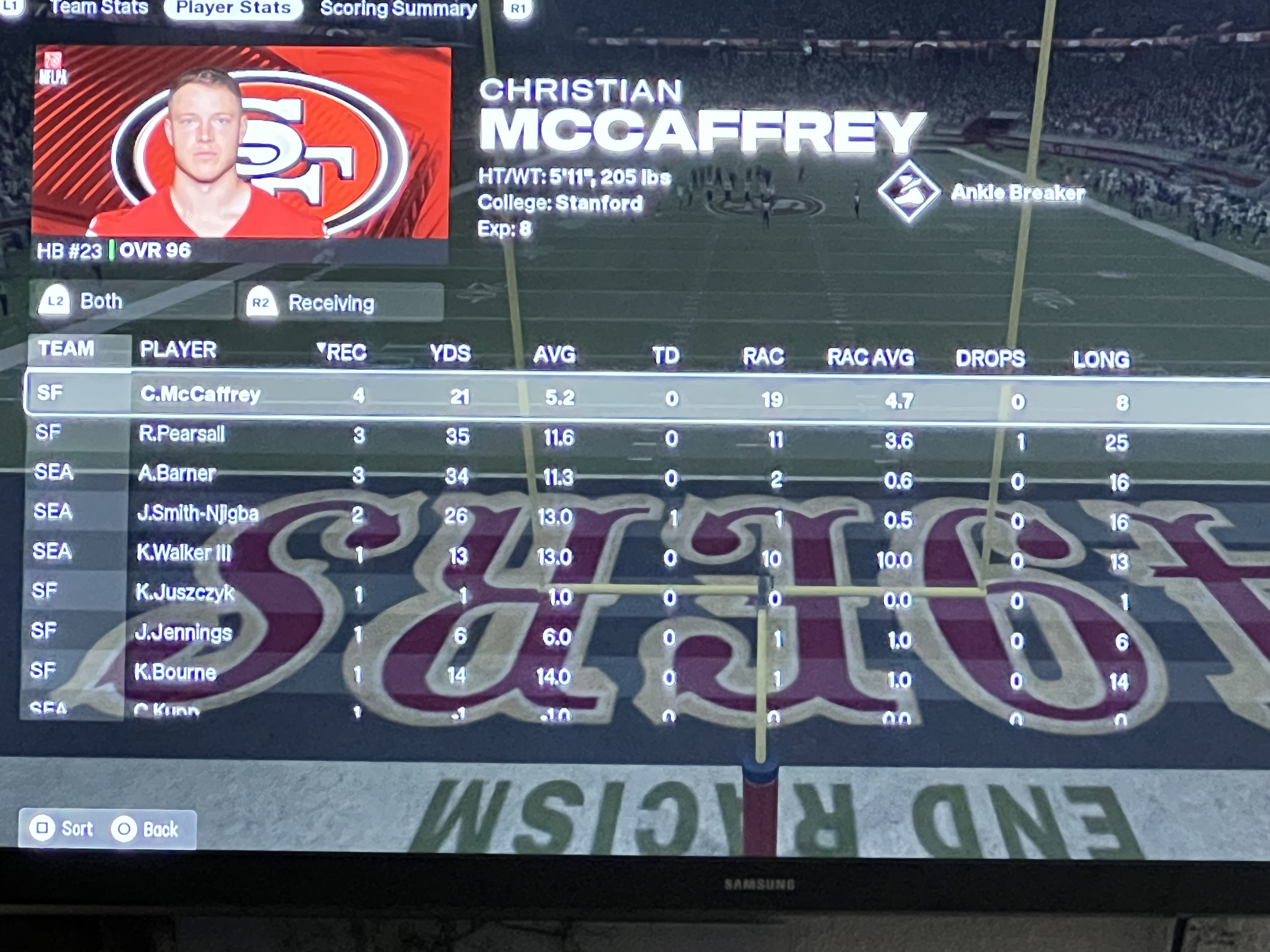
Task: Choose the Both teams filter
Action: [x=131, y=301]
